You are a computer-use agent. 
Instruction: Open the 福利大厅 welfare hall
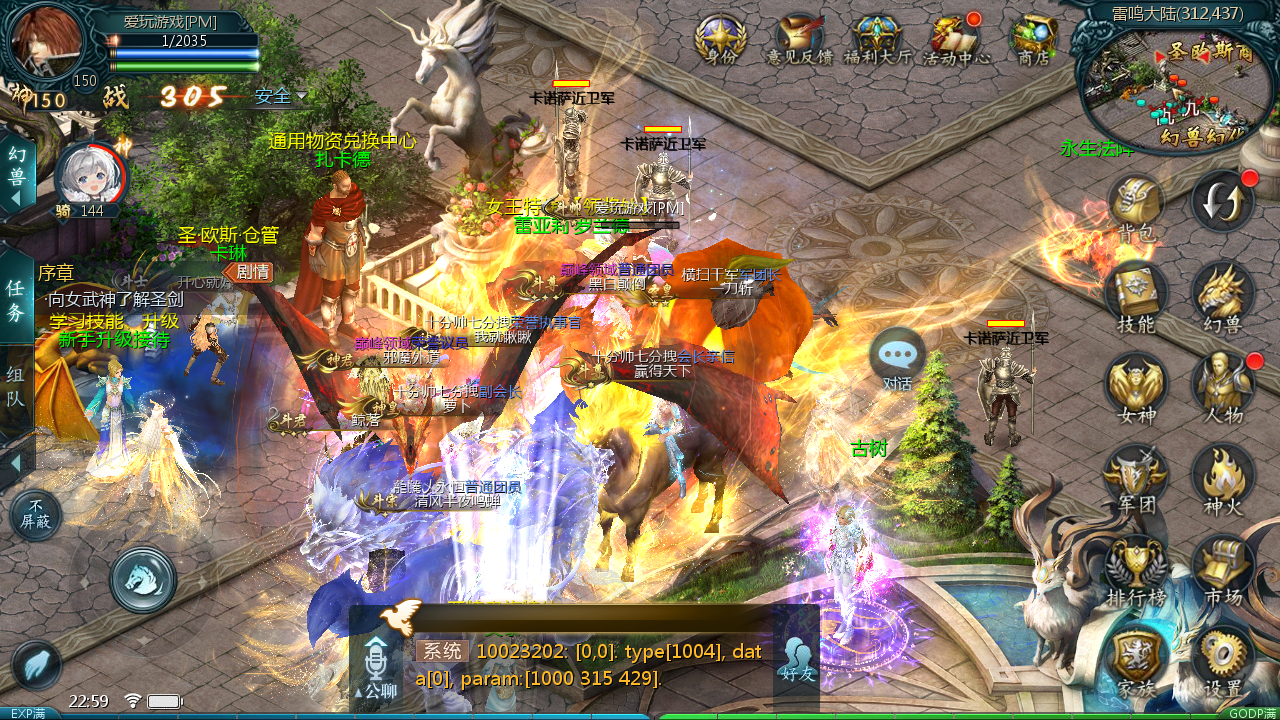tap(878, 39)
